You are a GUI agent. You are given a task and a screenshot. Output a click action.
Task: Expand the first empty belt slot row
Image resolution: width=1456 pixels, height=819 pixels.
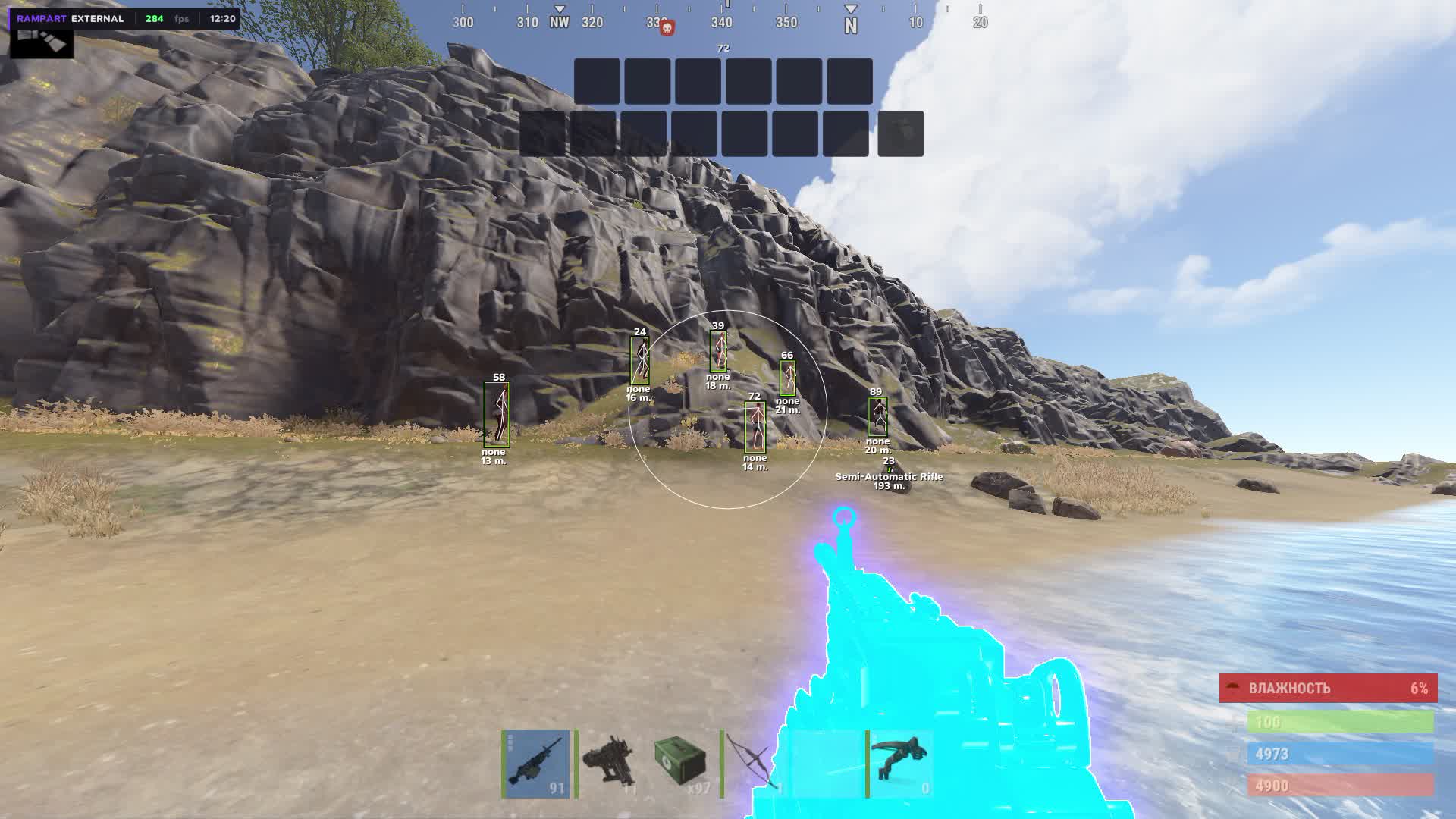597,82
